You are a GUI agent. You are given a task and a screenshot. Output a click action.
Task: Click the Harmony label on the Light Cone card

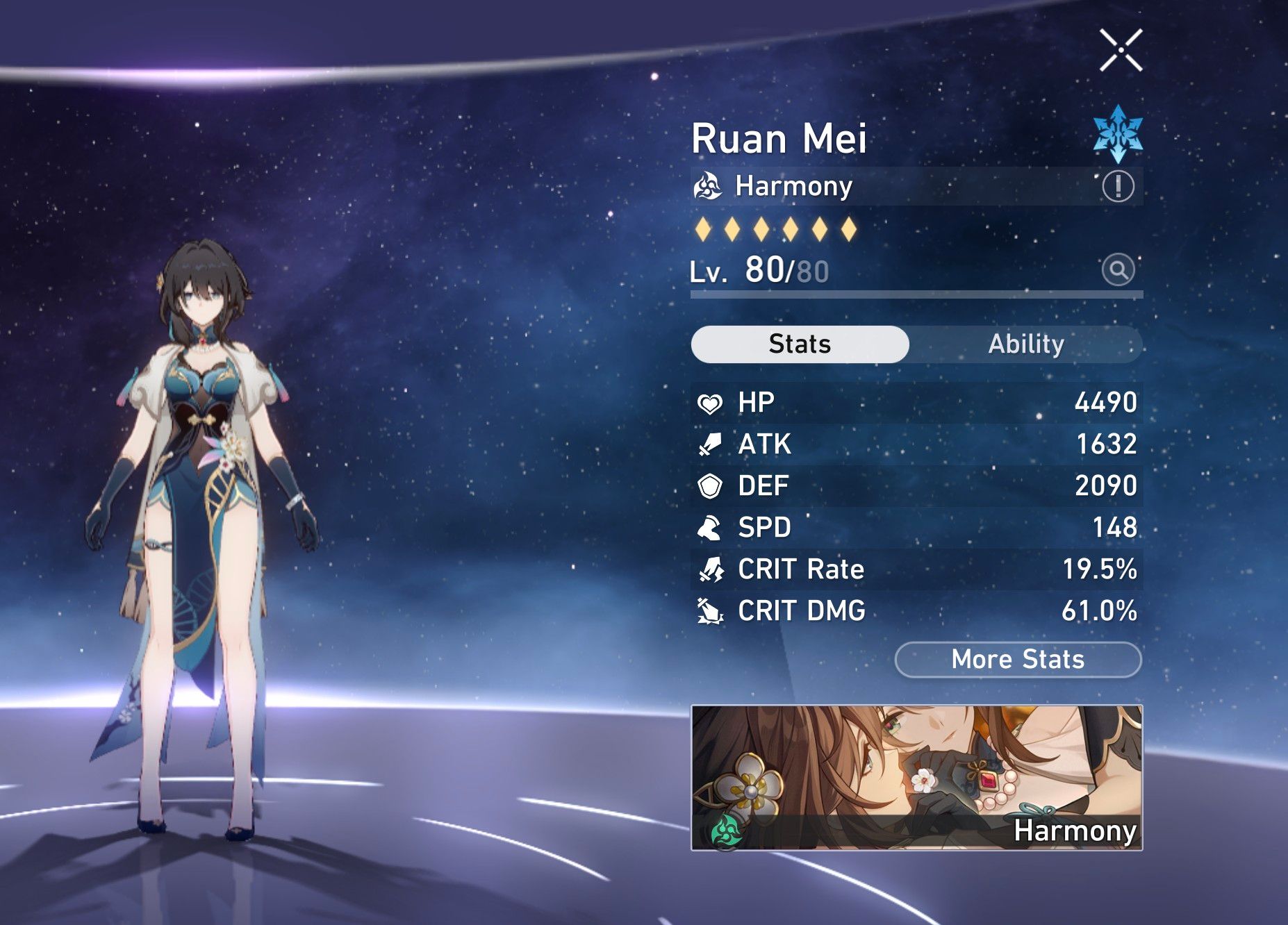[1073, 831]
